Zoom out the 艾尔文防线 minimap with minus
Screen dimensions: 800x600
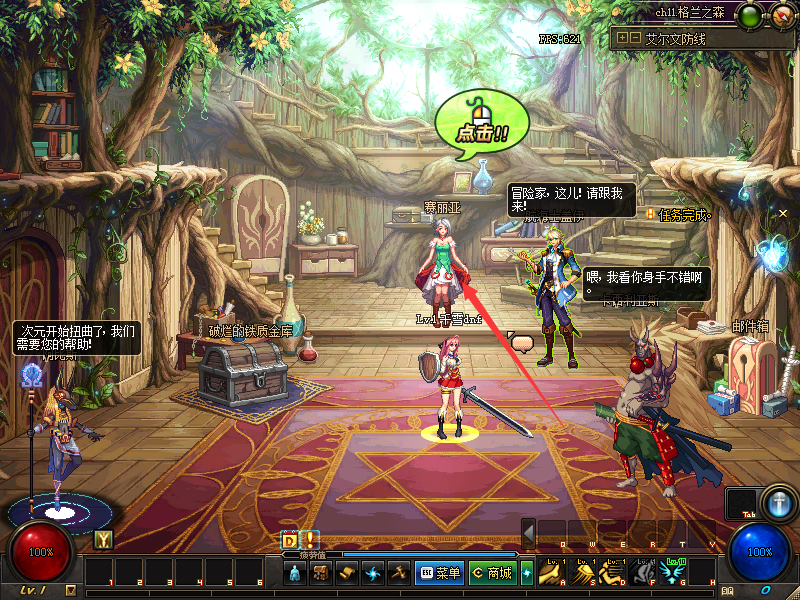[634, 38]
